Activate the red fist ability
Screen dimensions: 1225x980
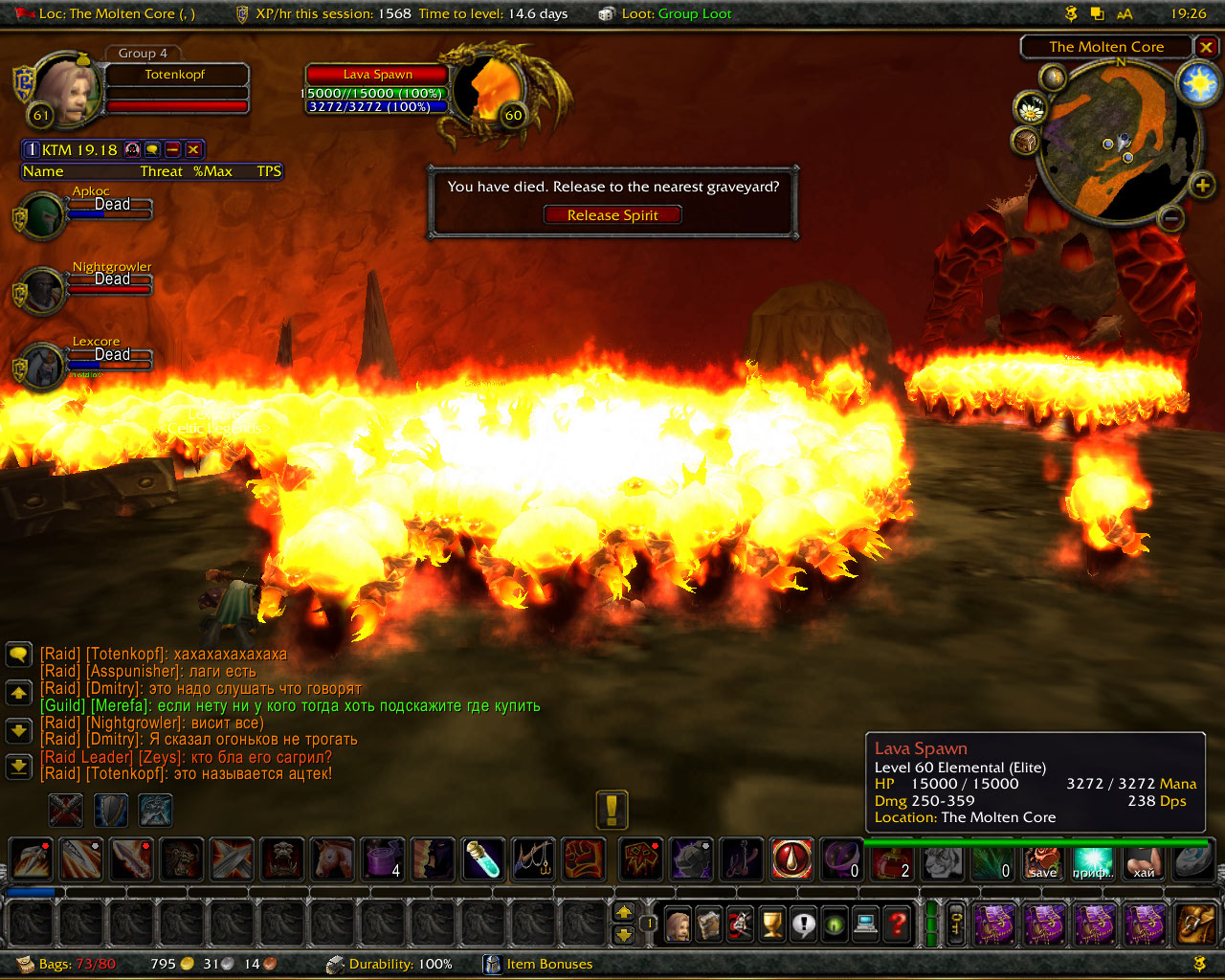583,858
